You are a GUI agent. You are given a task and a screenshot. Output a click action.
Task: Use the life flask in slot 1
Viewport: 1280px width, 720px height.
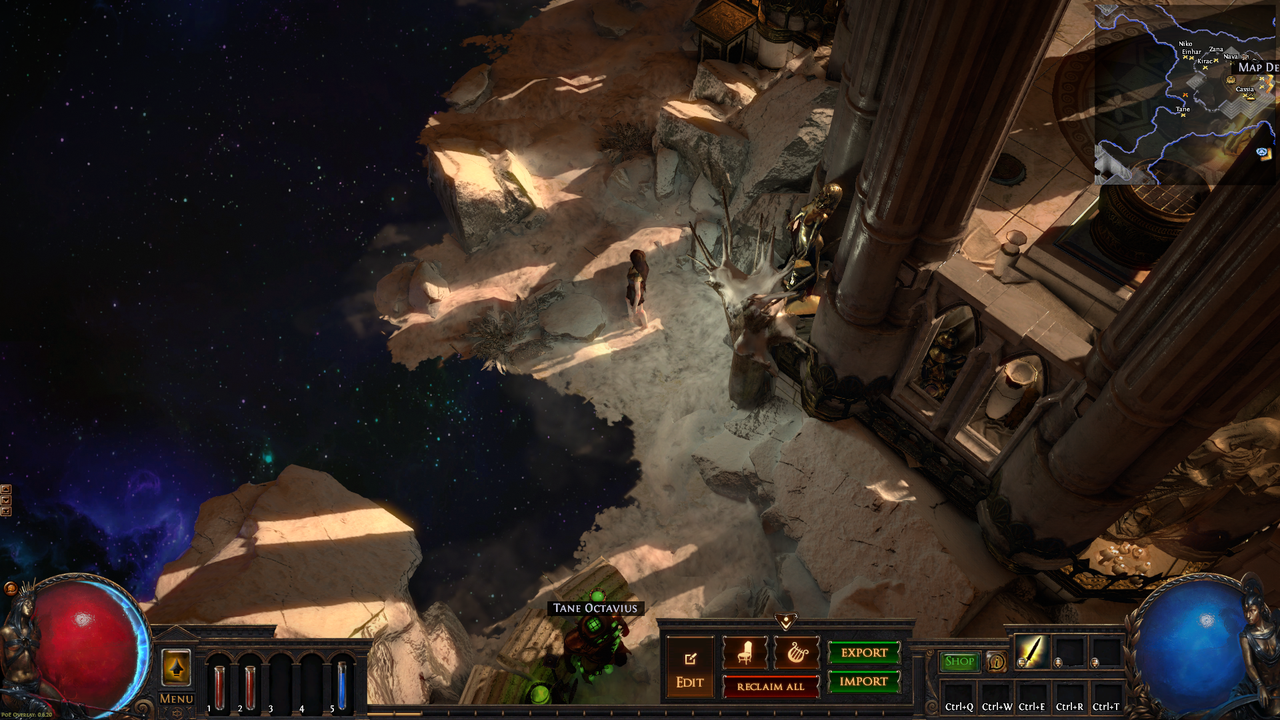219,686
